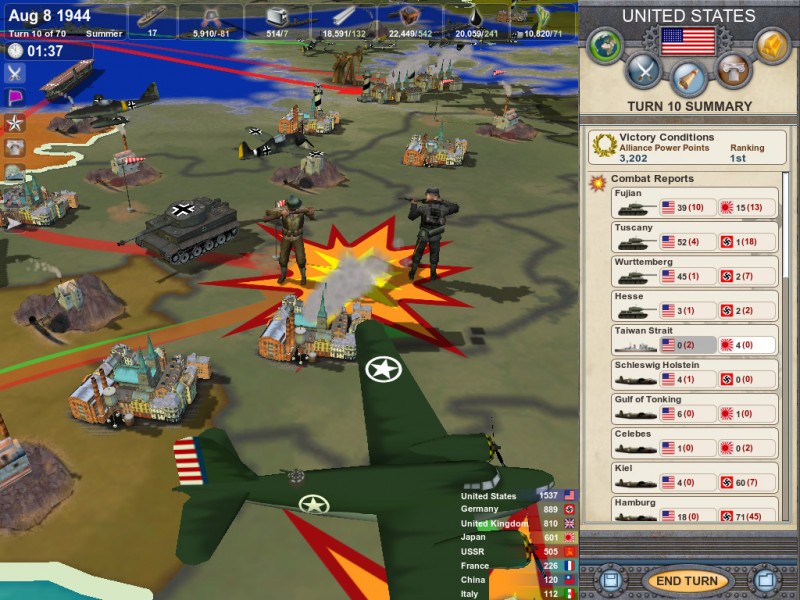Open the Gulf of Tonking report
The image size is (800, 600).
coord(695,408)
